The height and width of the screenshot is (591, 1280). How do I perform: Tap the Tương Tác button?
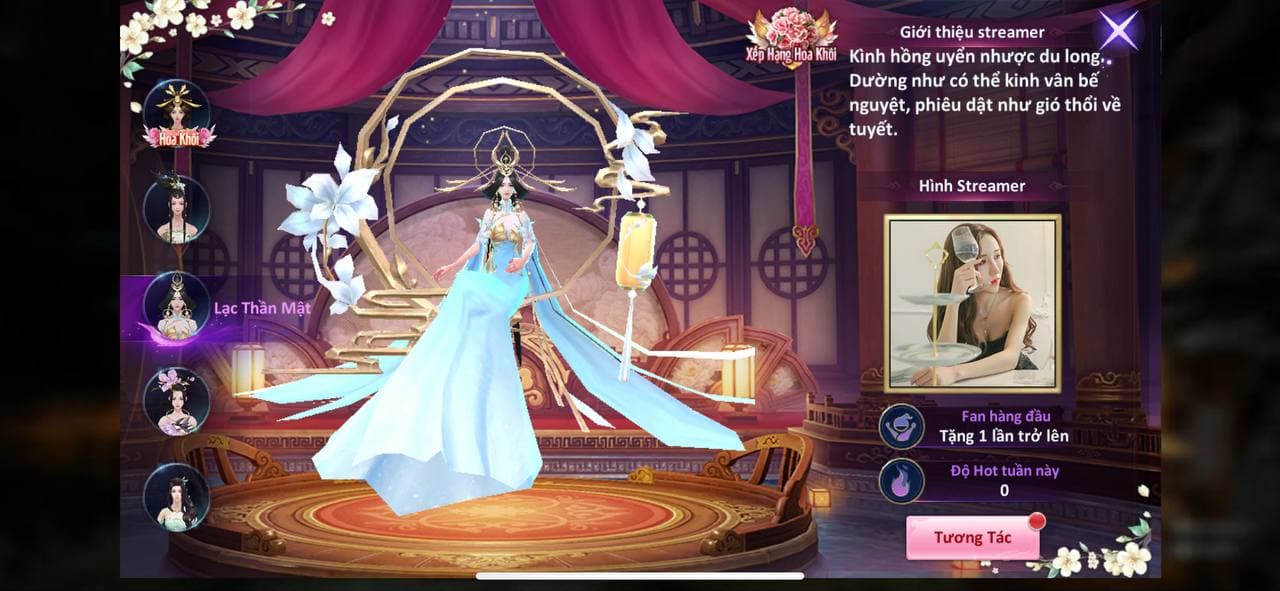tap(972, 538)
